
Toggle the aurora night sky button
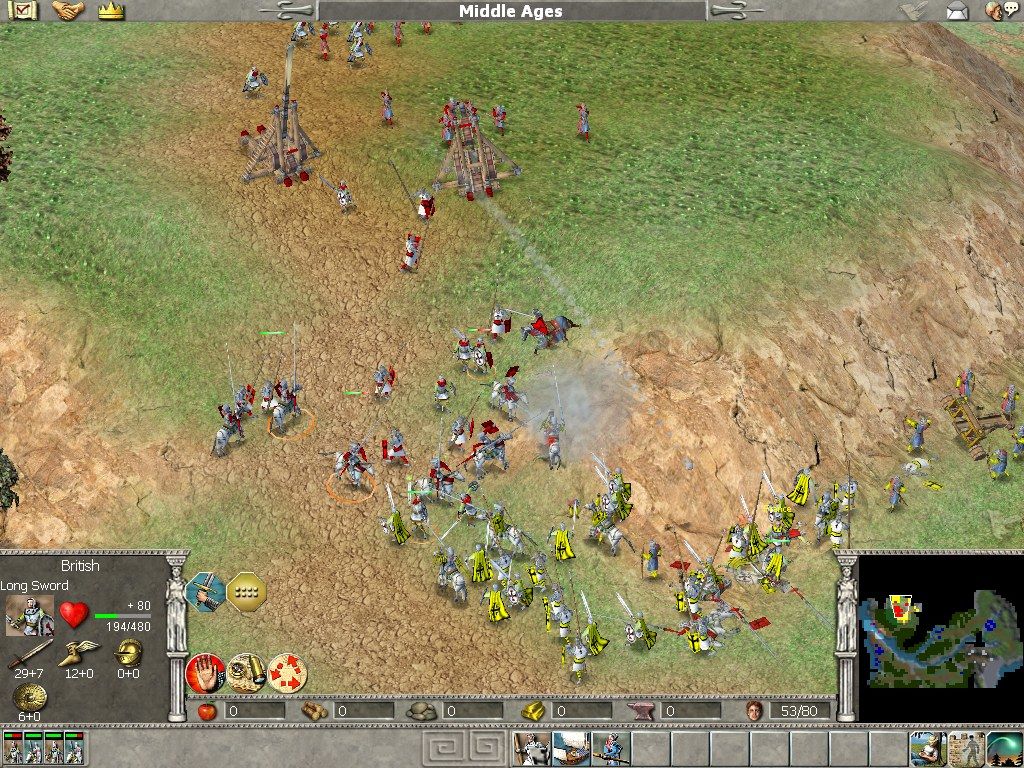click(x=1003, y=748)
